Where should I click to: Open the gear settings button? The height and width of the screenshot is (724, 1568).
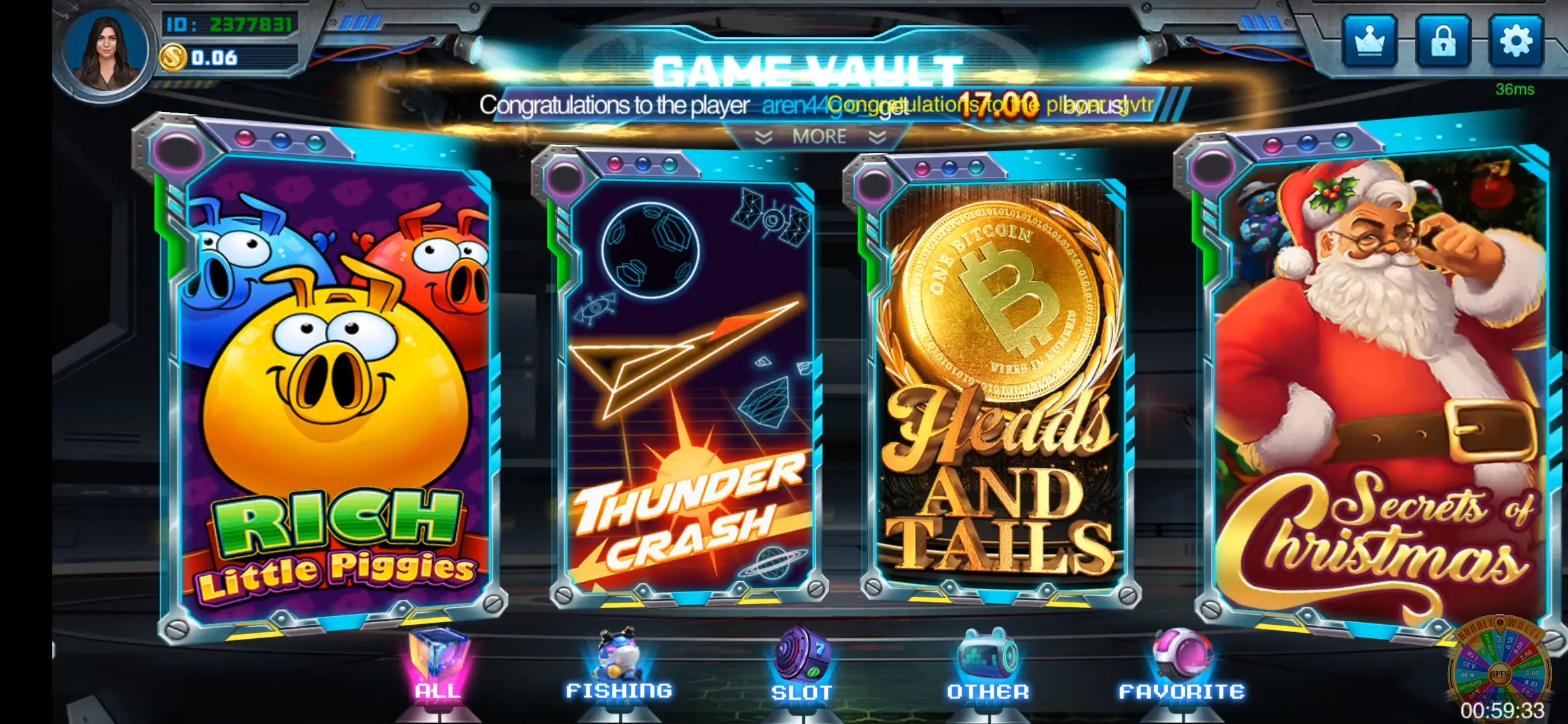tap(1516, 42)
